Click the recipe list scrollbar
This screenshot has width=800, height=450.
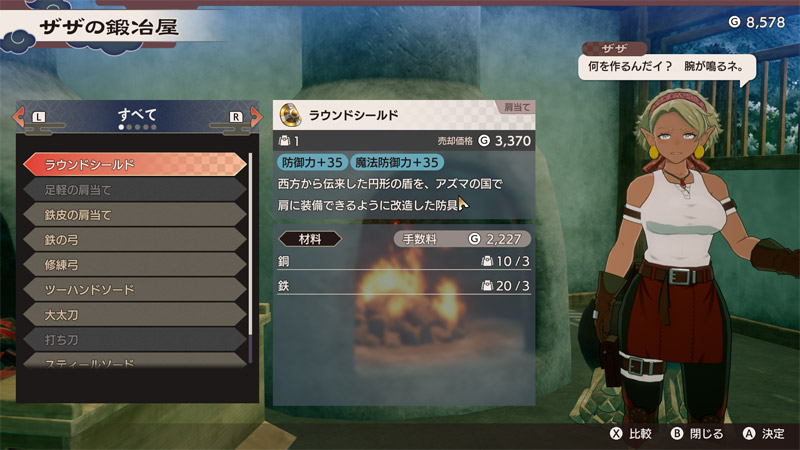[251, 258]
